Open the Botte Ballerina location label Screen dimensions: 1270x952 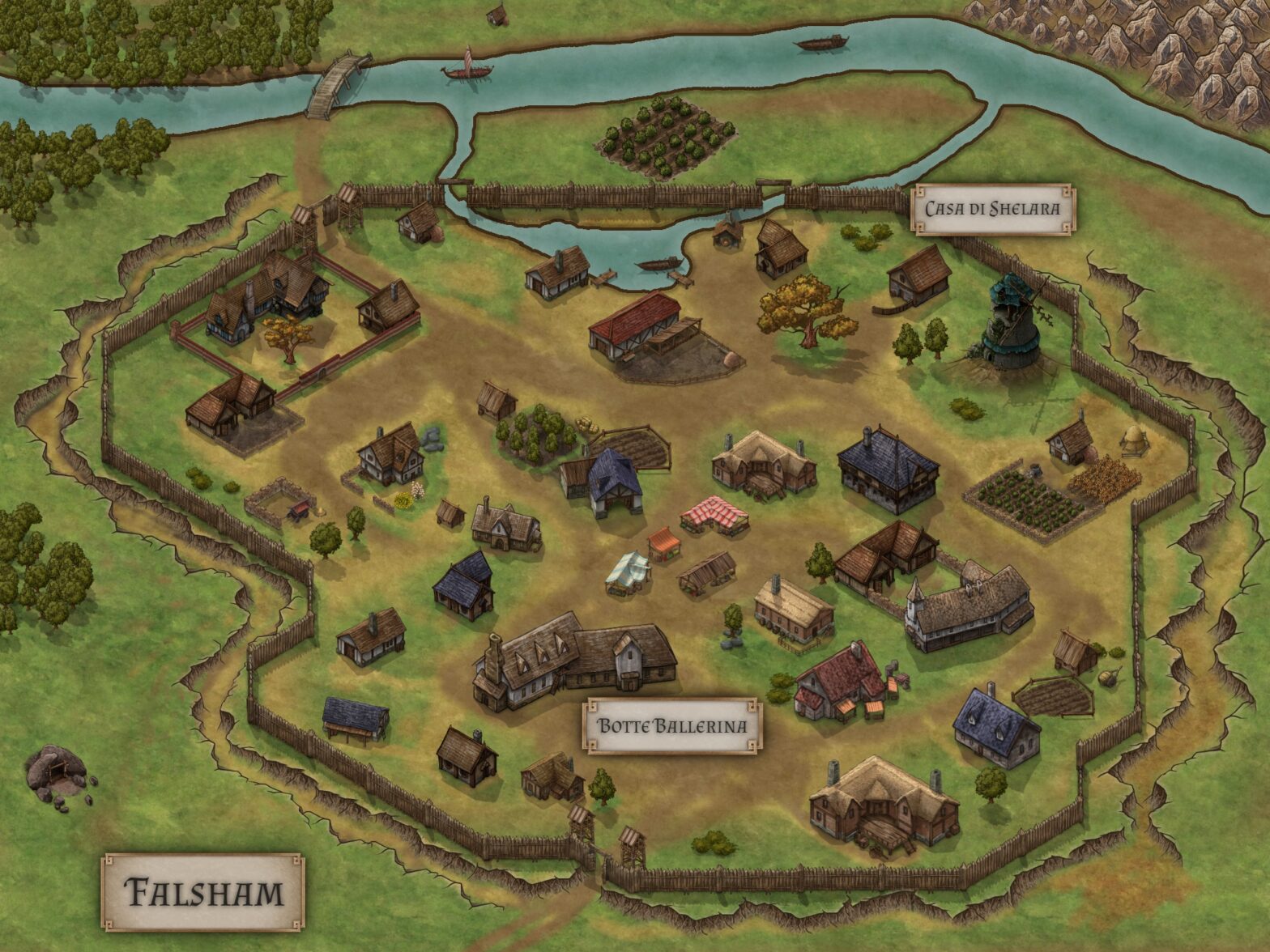671,725
